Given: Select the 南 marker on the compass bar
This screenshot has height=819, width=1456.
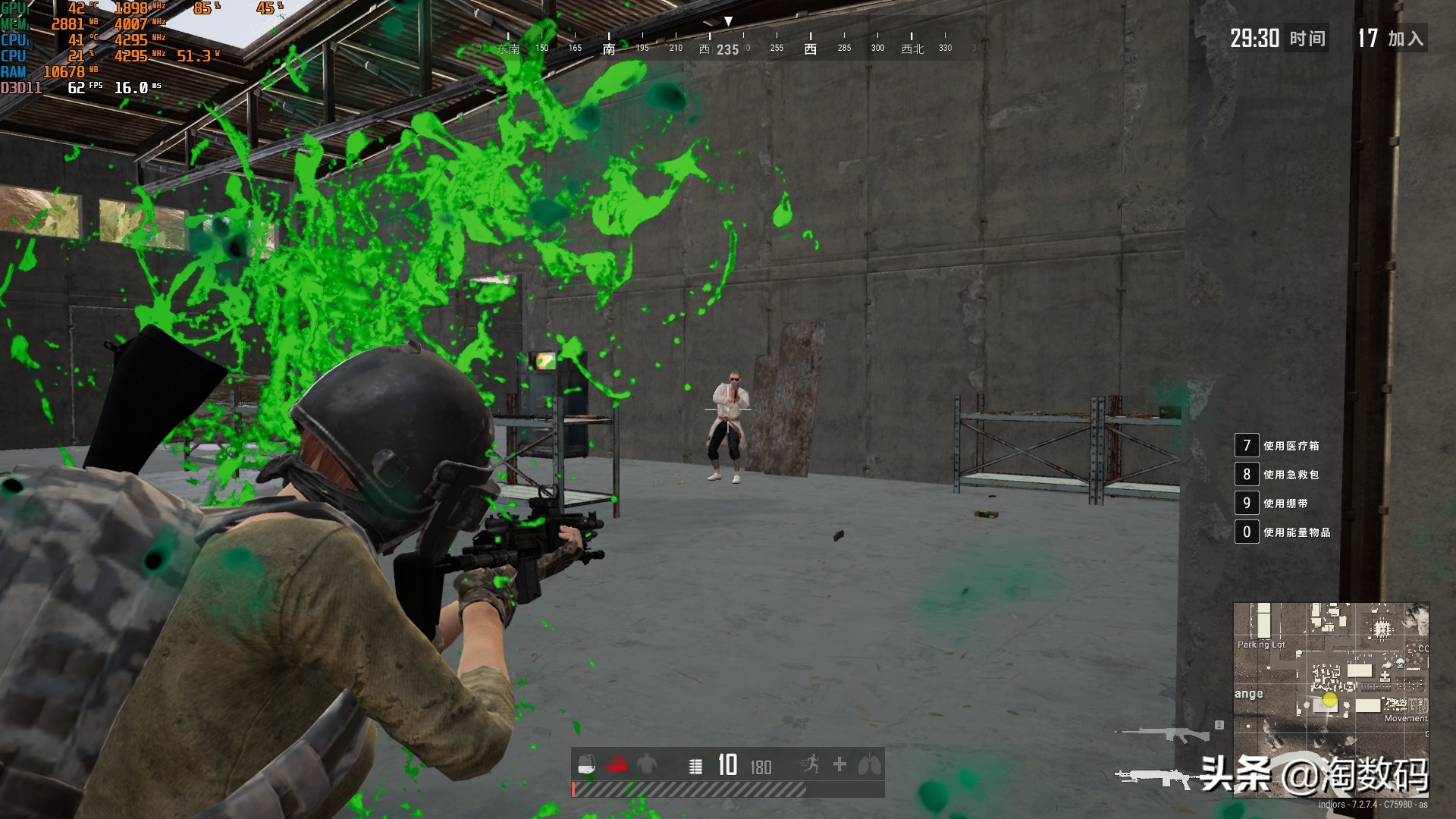Looking at the screenshot, I should click(x=610, y=47).
